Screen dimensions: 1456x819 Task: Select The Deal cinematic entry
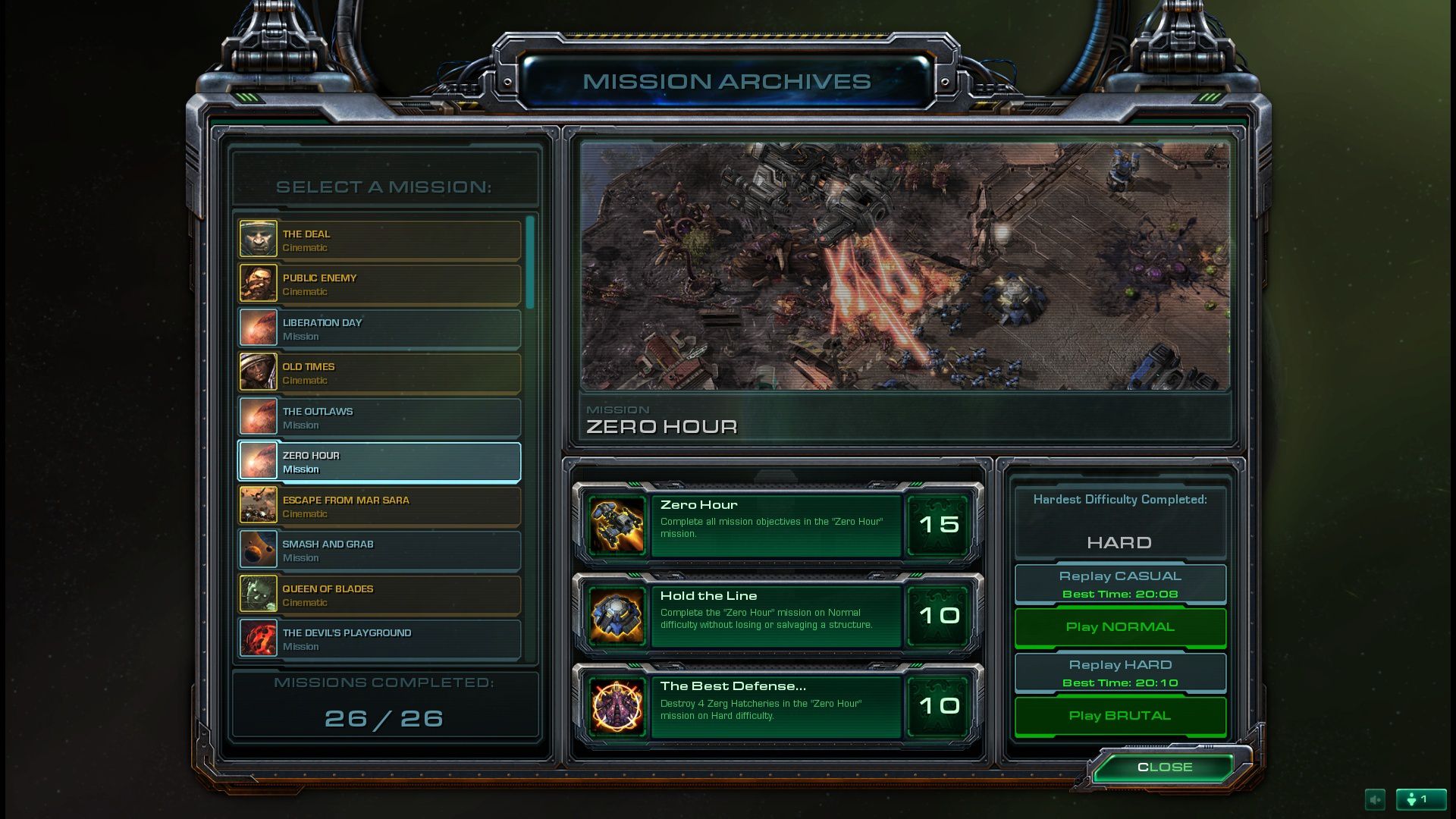379,240
